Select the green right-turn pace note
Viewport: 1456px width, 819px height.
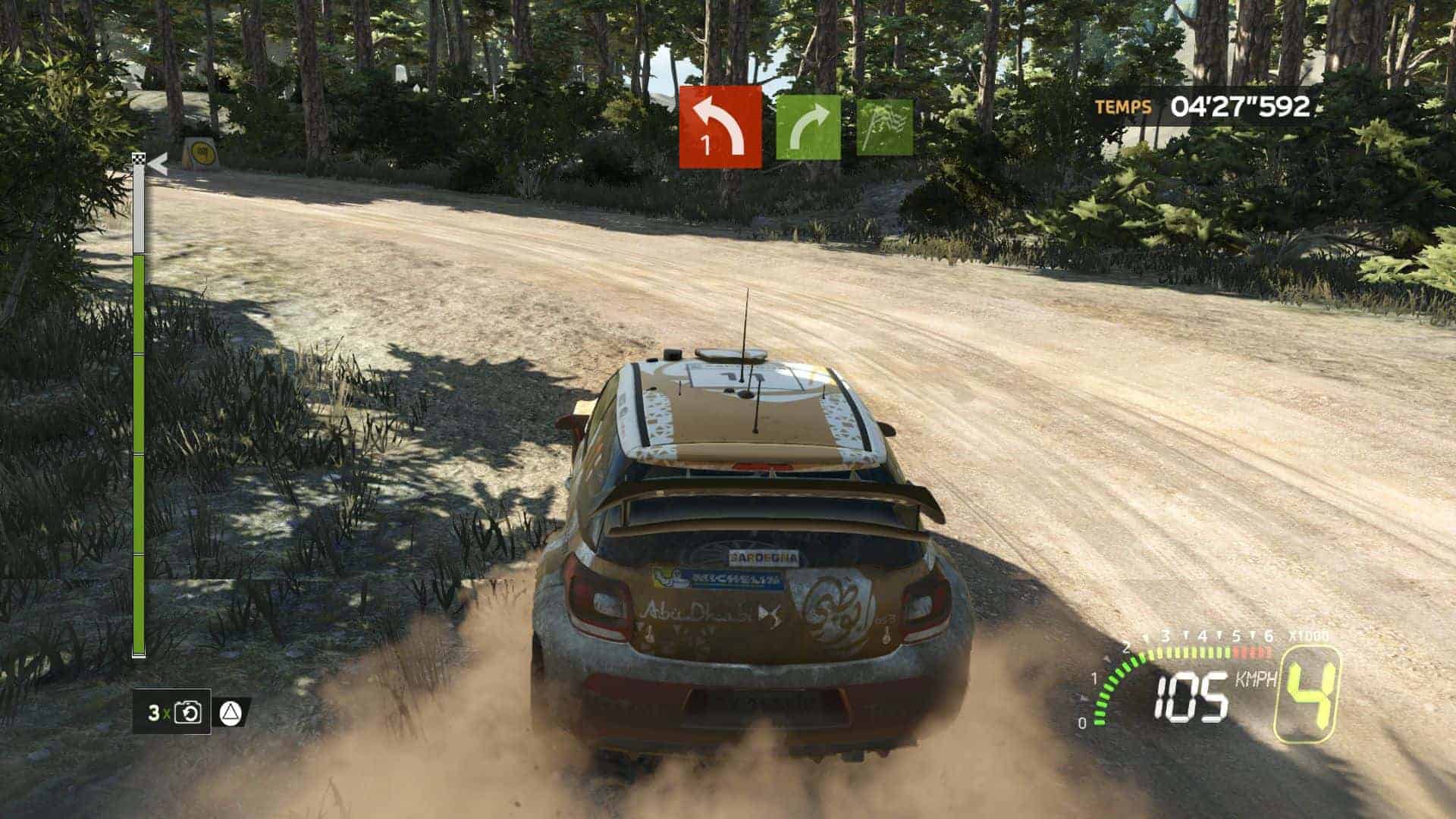click(808, 127)
